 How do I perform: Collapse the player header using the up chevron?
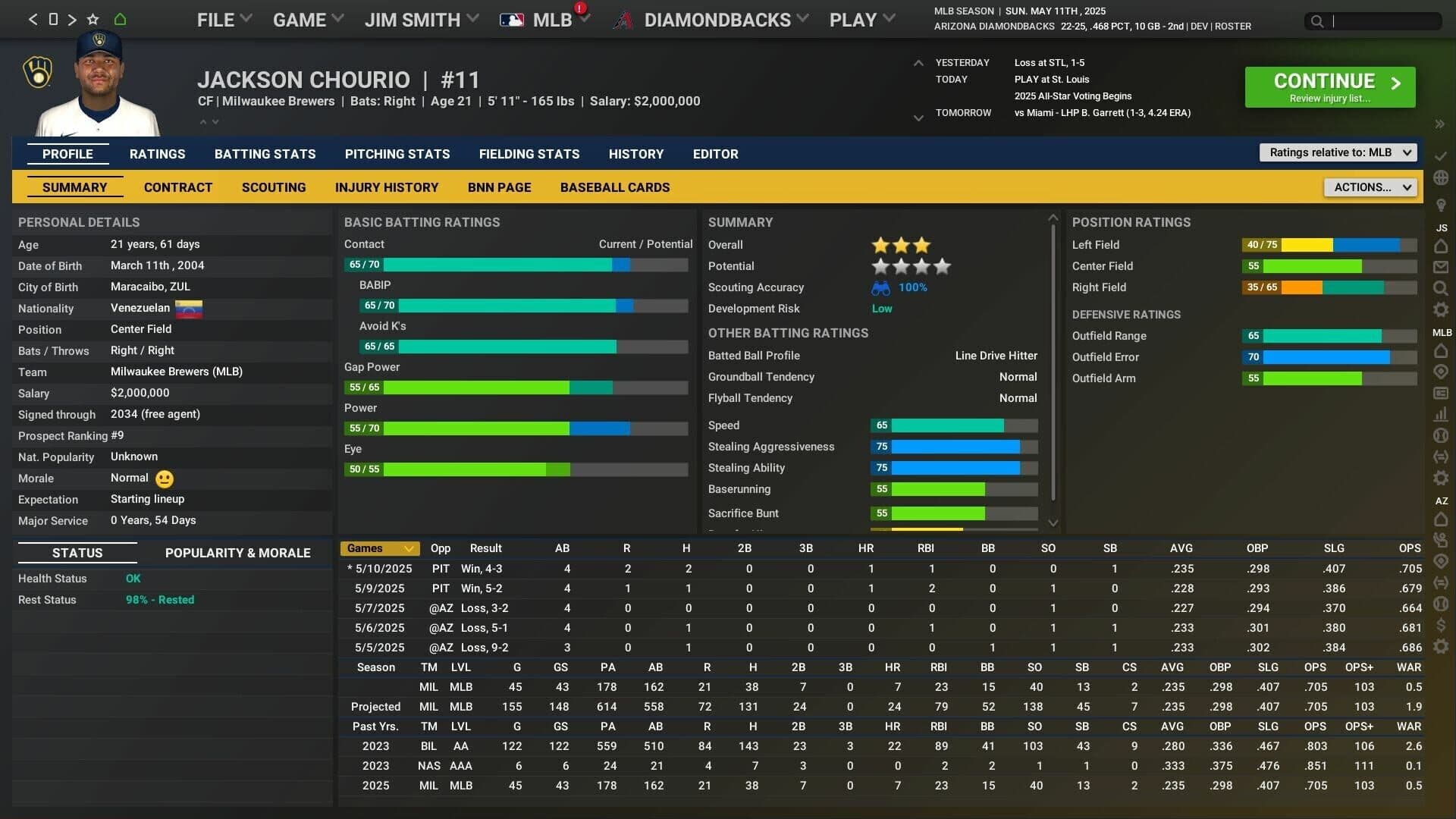pyautogui.click(x=203, y=121)
